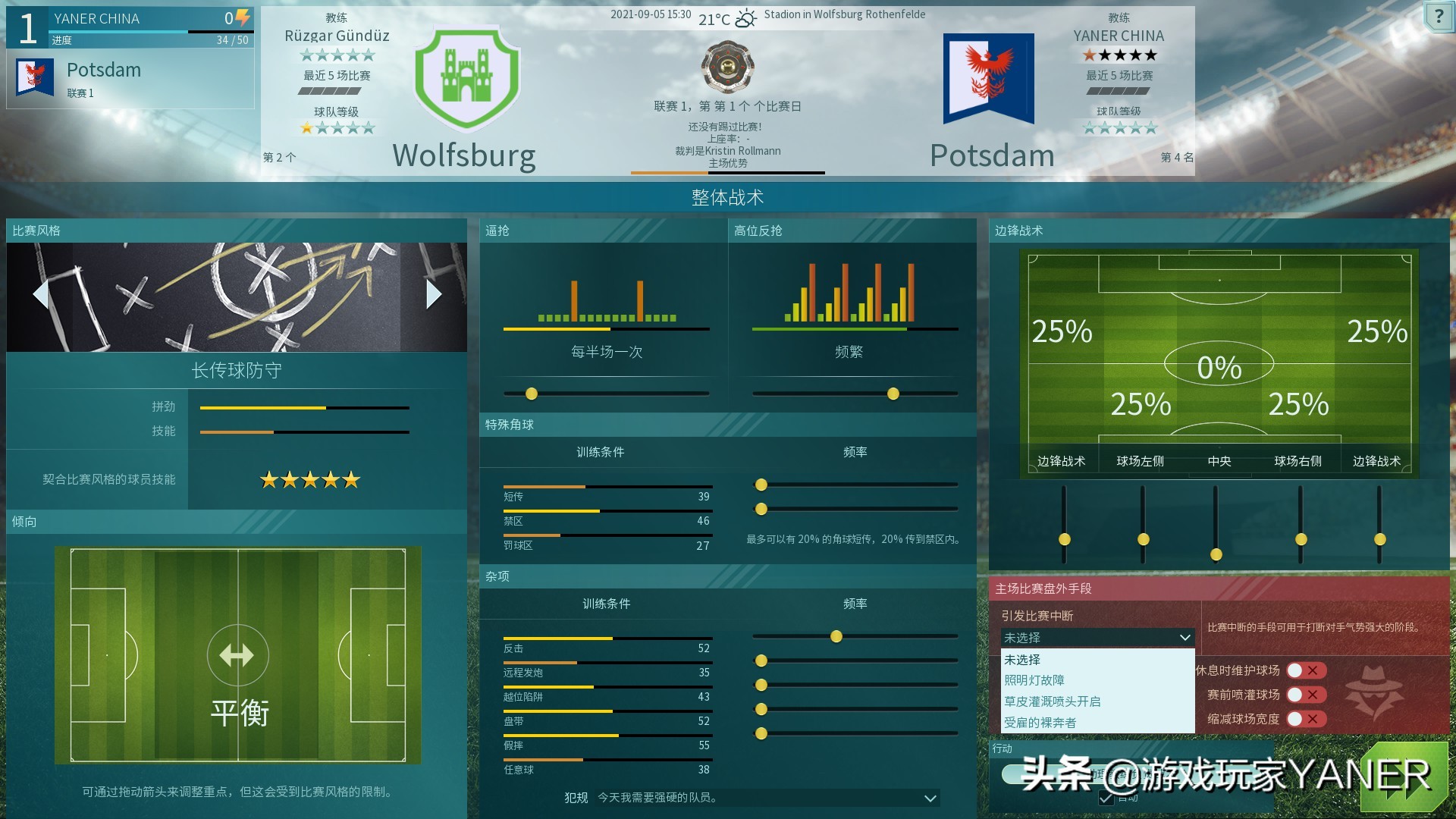Click the weather icon next to 21°C
Screen dimensions: 1456x819
click(x=745, y=17)
